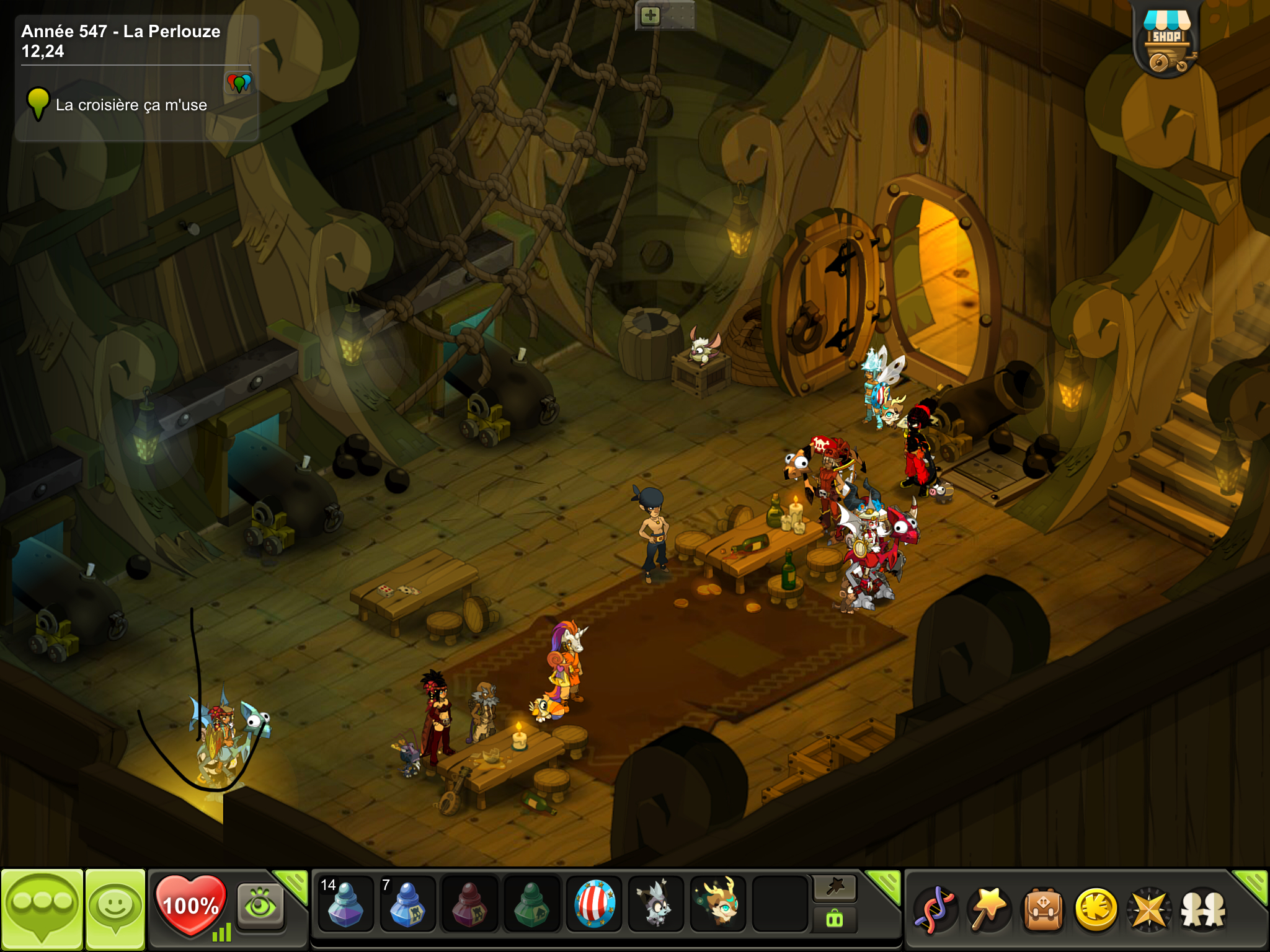Open the DNA helix characteristics menu

pos(935,910)
